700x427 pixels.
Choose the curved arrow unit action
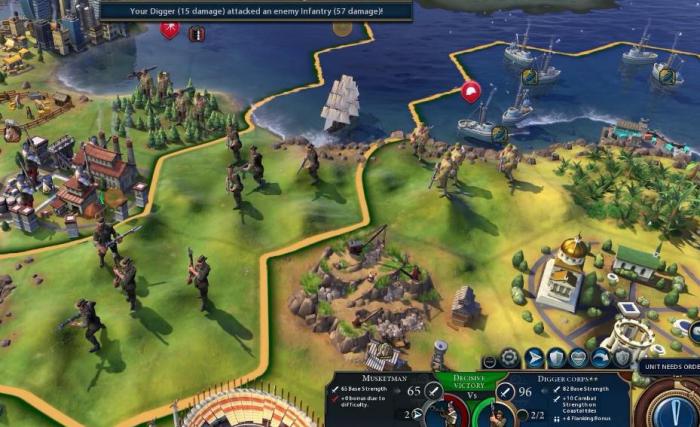(x=601, y=357)
